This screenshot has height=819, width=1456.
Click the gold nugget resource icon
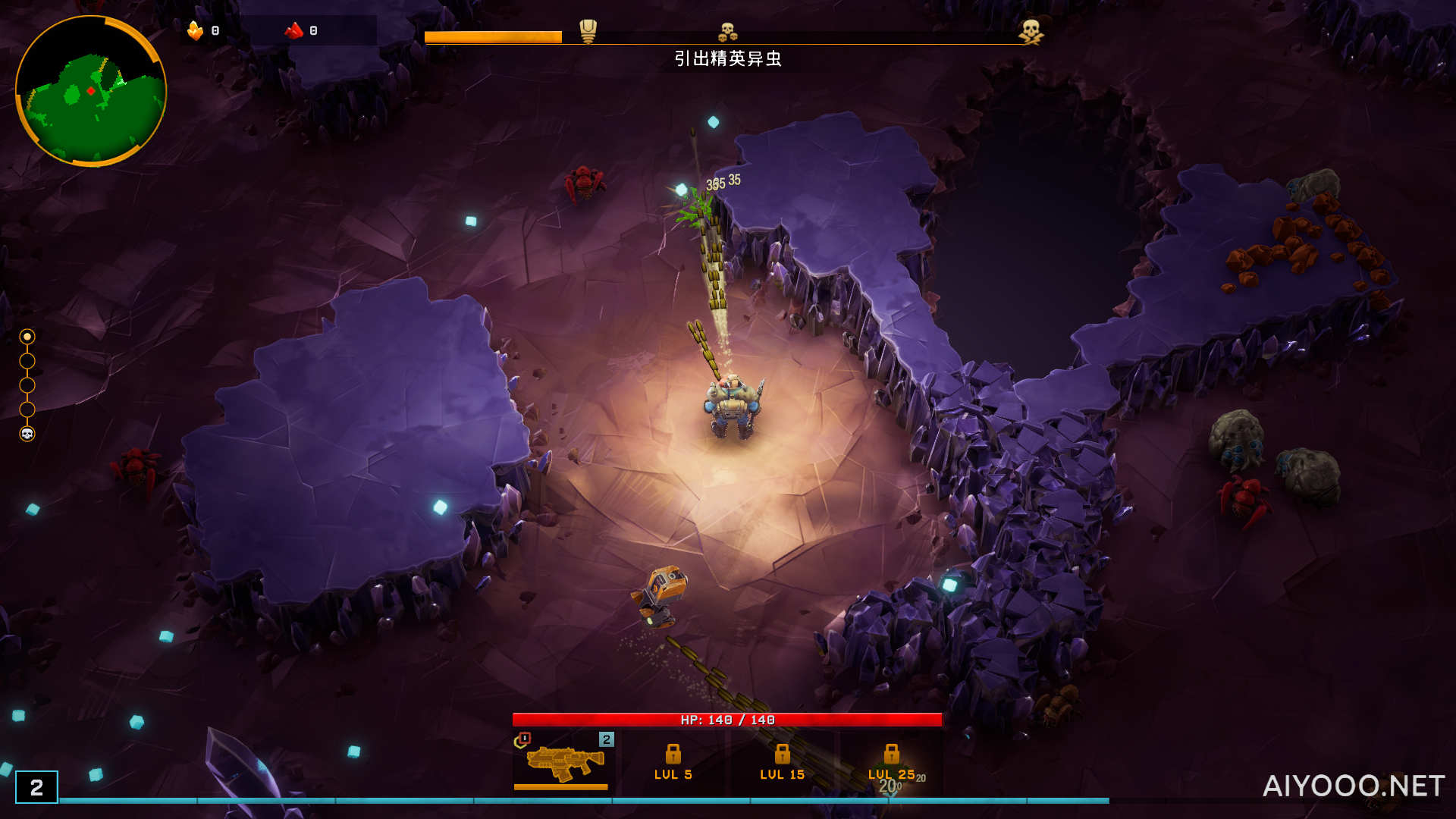(195, 30)
